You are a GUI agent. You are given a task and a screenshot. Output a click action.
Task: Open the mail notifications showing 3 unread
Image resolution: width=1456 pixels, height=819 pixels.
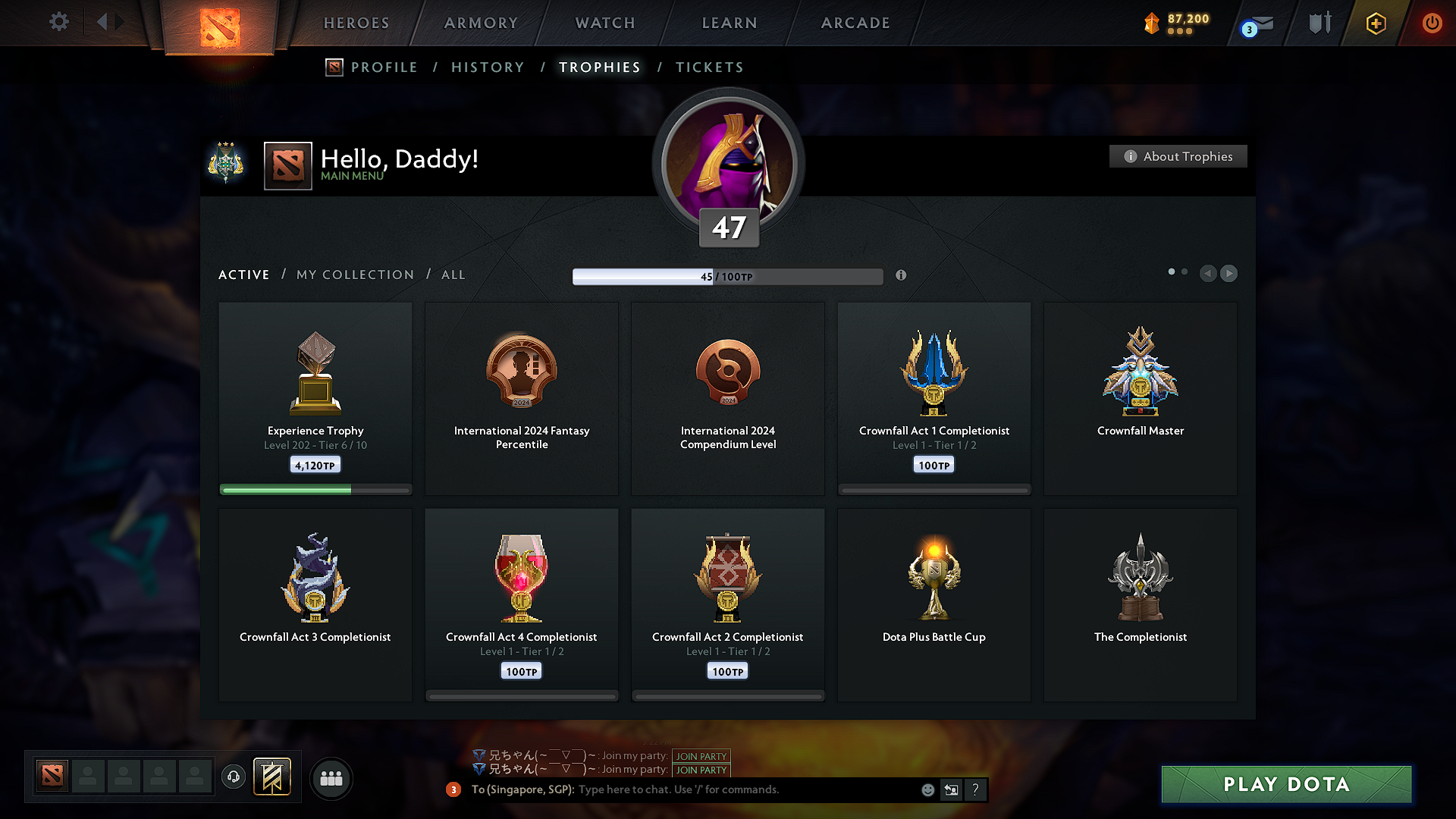coord(1253,24)
